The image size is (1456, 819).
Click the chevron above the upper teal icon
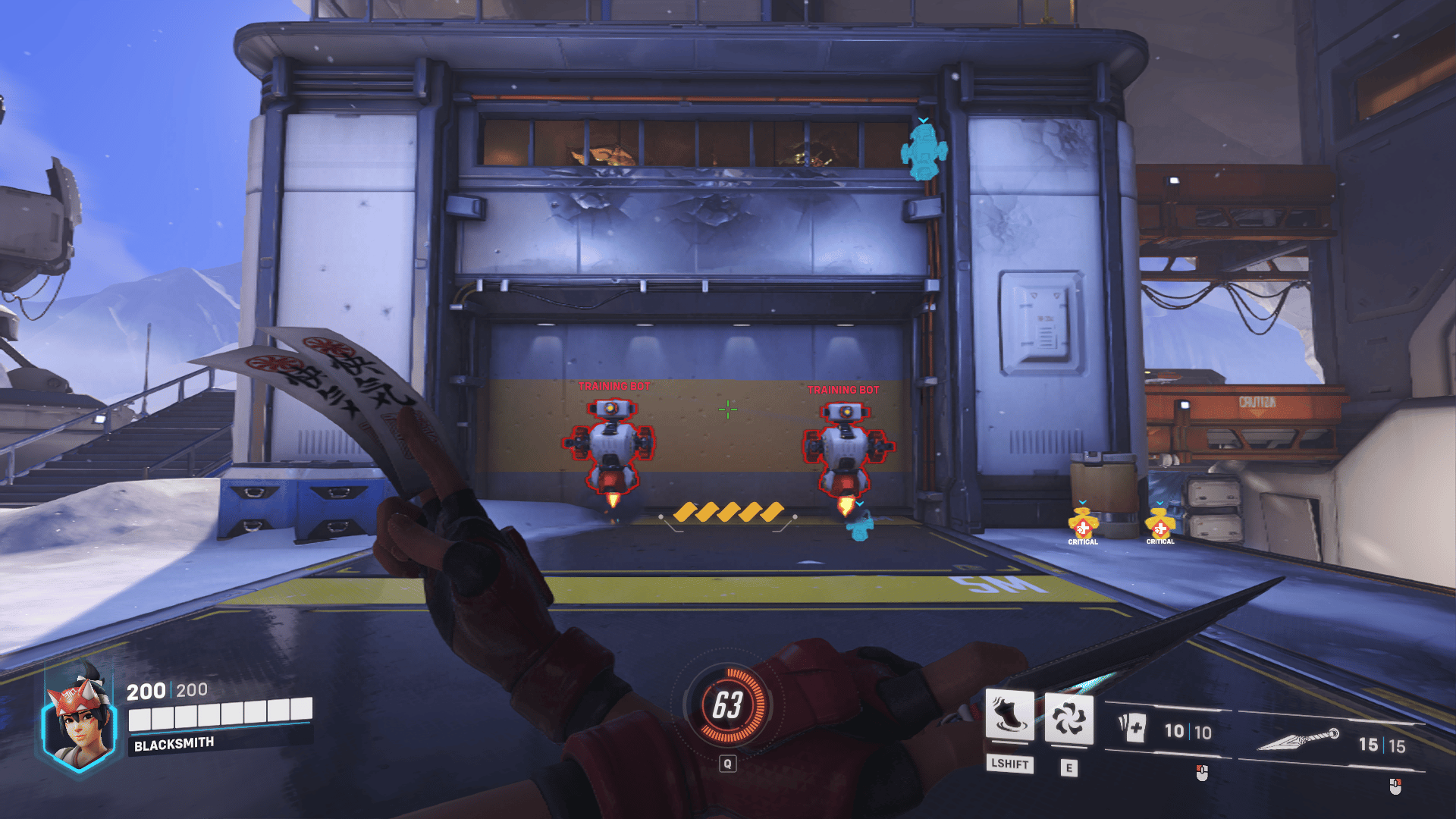923,119
